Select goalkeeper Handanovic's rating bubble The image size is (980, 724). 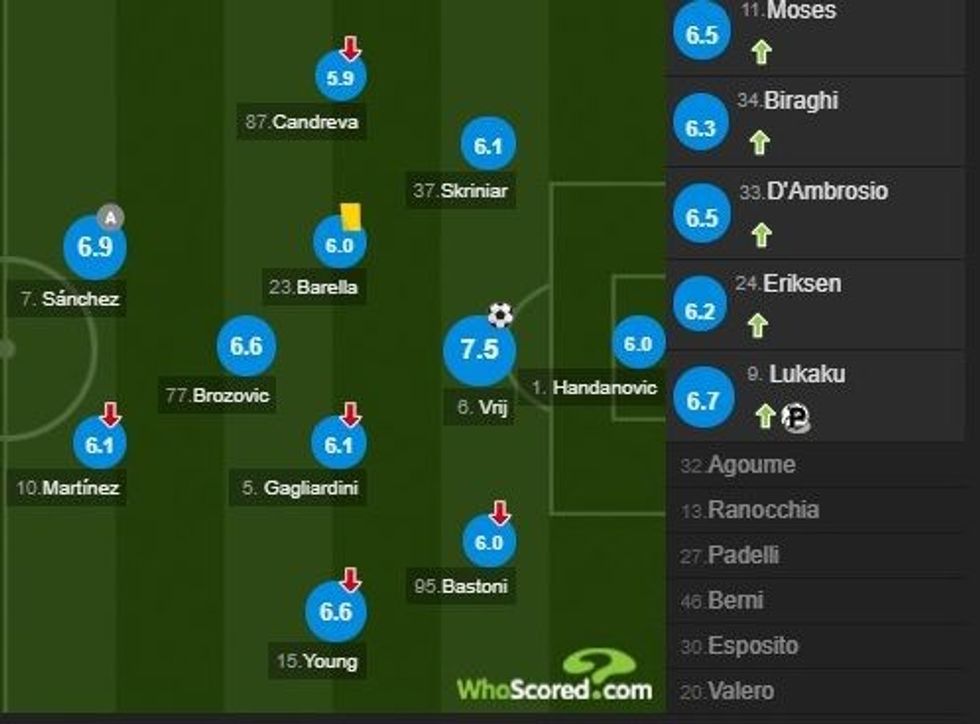[x=637, y=345]
